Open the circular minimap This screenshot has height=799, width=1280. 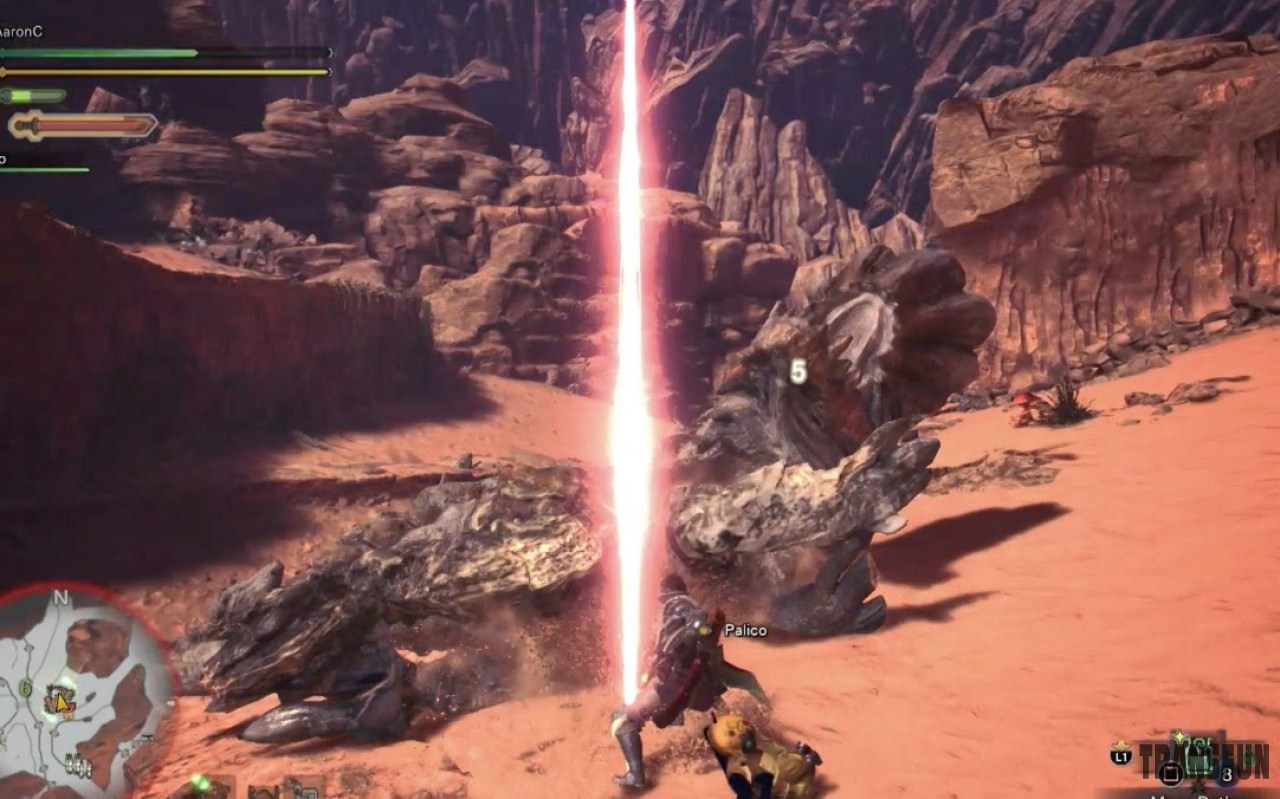pyautogui.click(x=85, y=690)
